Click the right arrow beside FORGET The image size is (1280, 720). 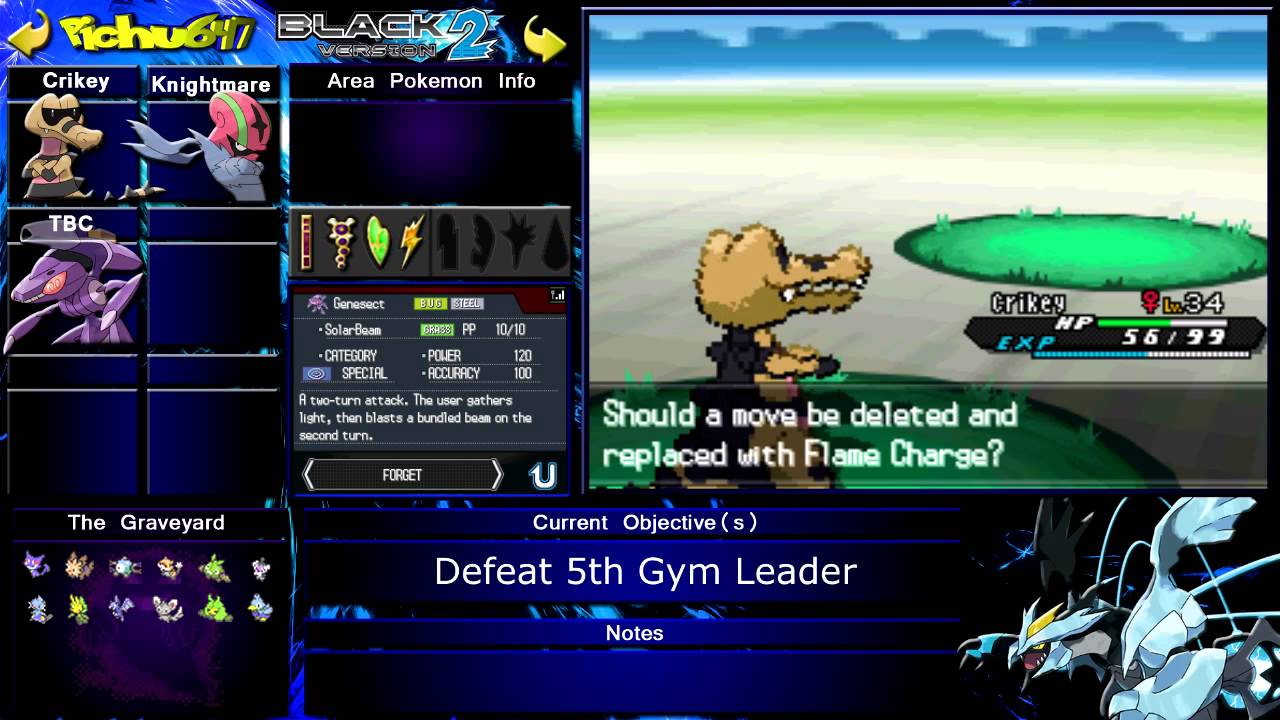click(x=497, y=475)
